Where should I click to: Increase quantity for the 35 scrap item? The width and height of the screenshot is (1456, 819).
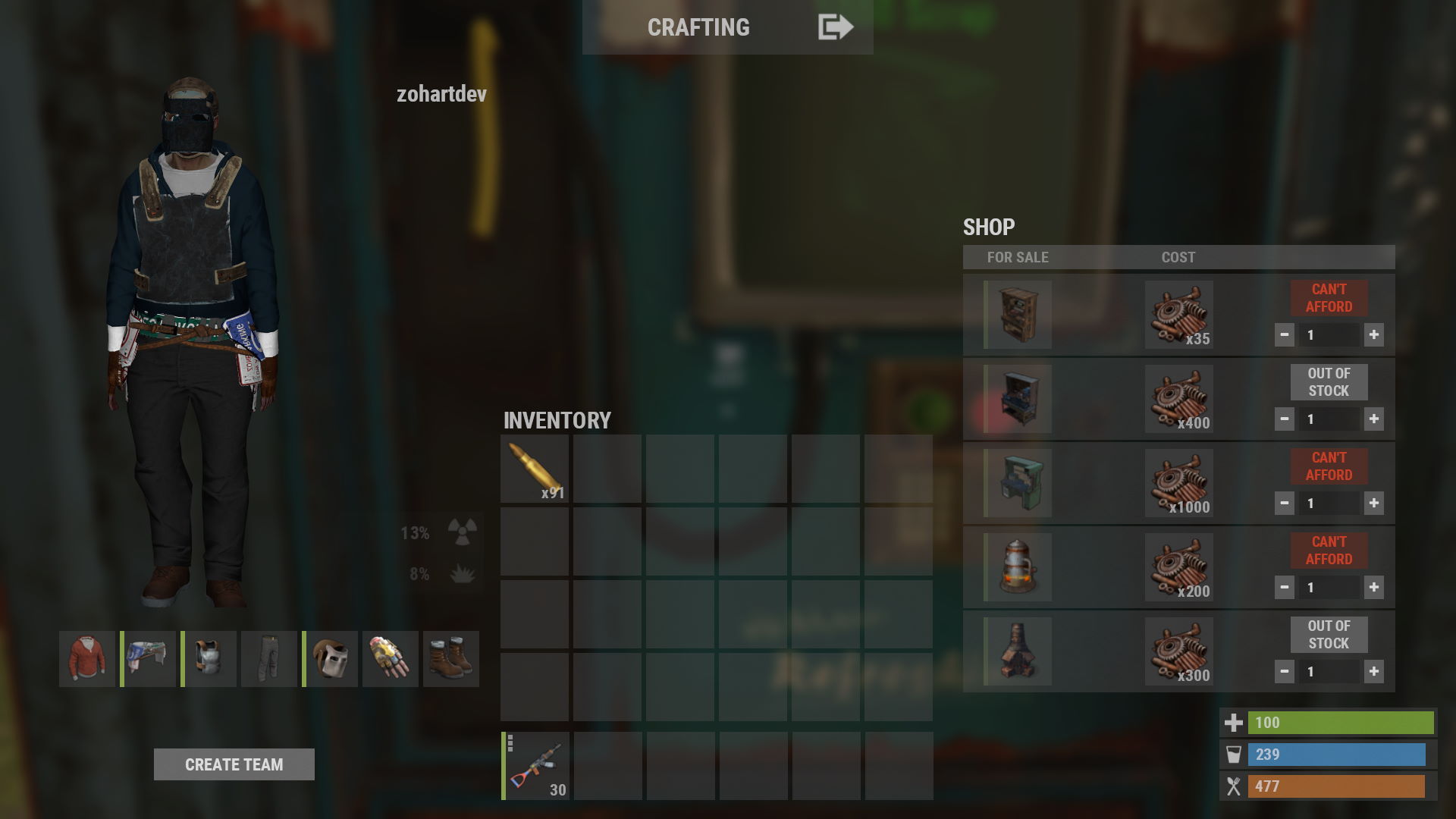click(1373, 334)
